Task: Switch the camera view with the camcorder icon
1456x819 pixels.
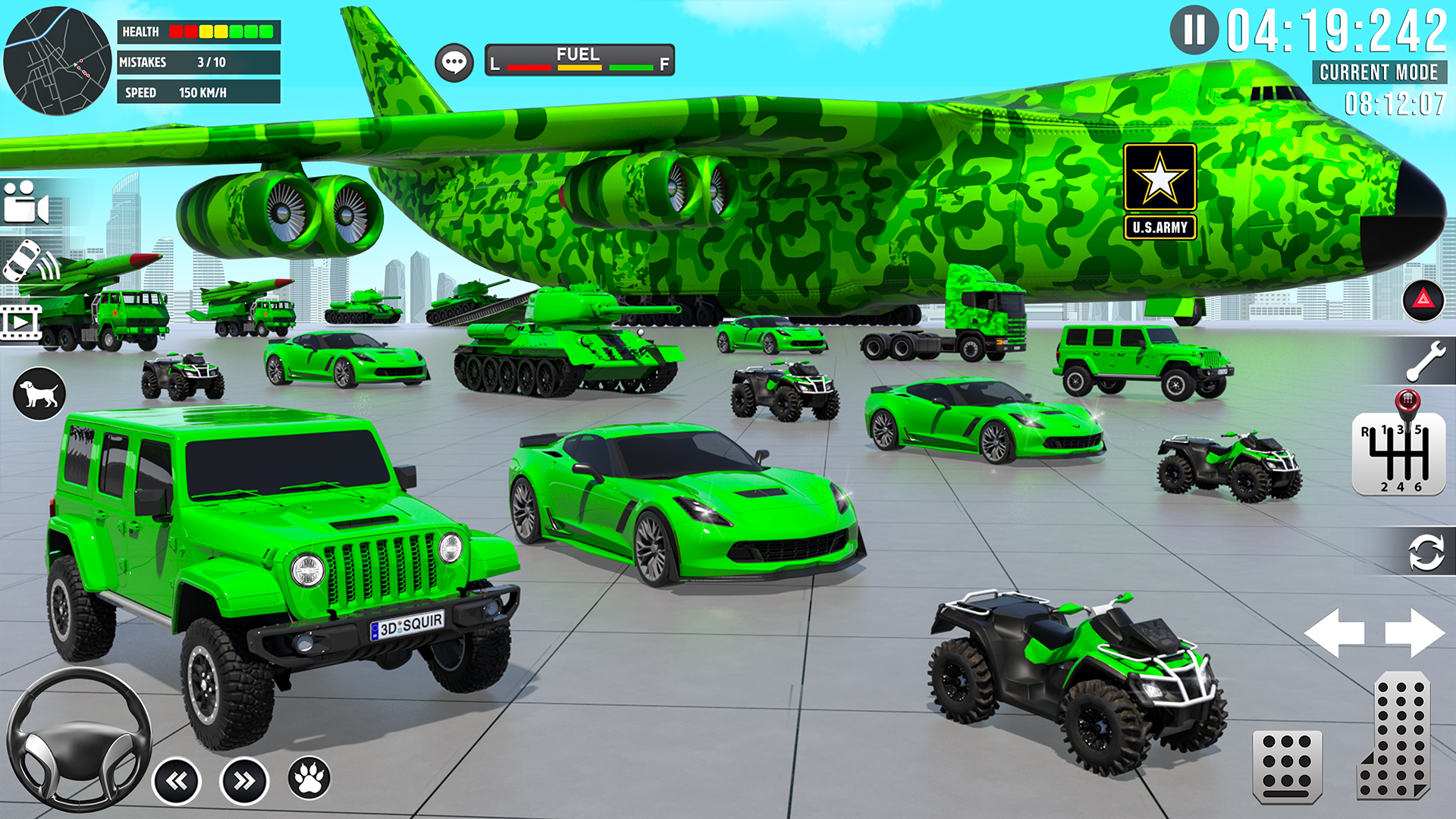Action: click(27, 202)
